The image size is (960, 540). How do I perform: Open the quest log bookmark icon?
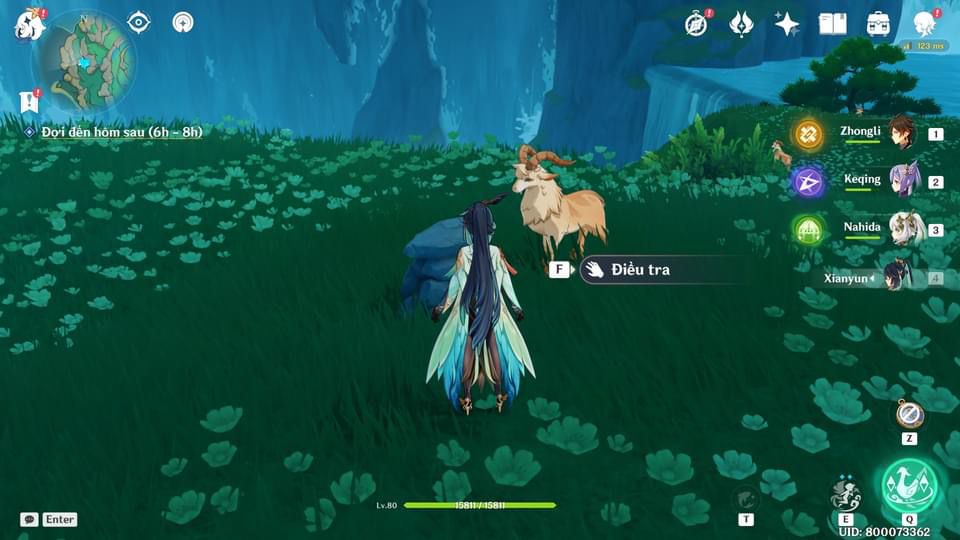tap(28, 101)
